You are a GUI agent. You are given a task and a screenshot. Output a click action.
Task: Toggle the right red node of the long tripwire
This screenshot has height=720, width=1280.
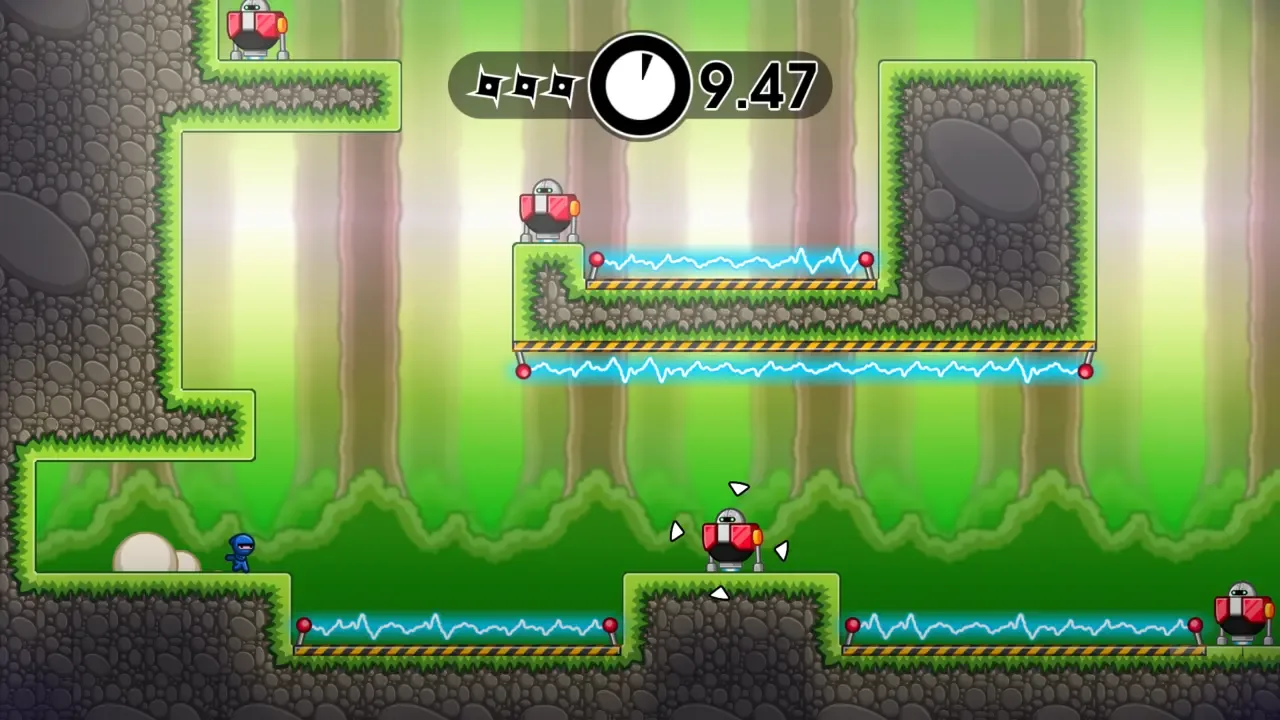click(1087, 372)
